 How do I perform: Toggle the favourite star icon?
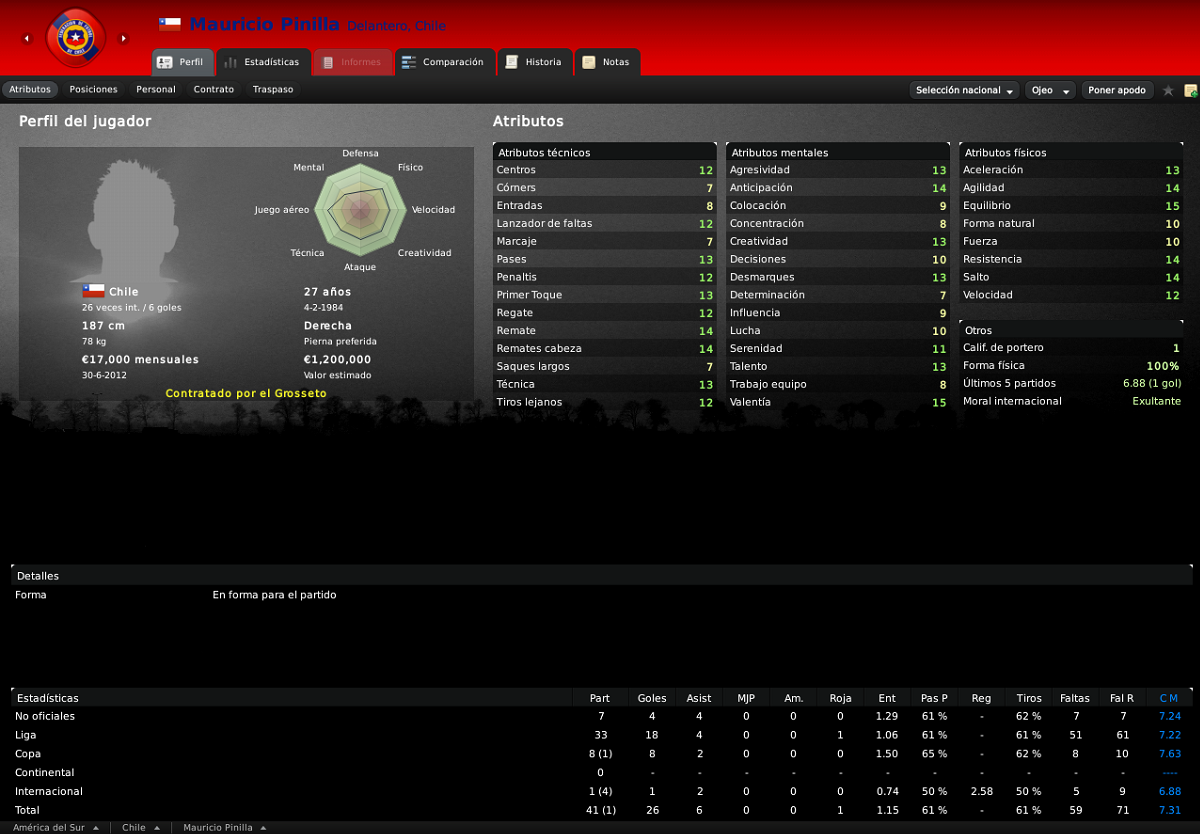tap(1168, 90)
